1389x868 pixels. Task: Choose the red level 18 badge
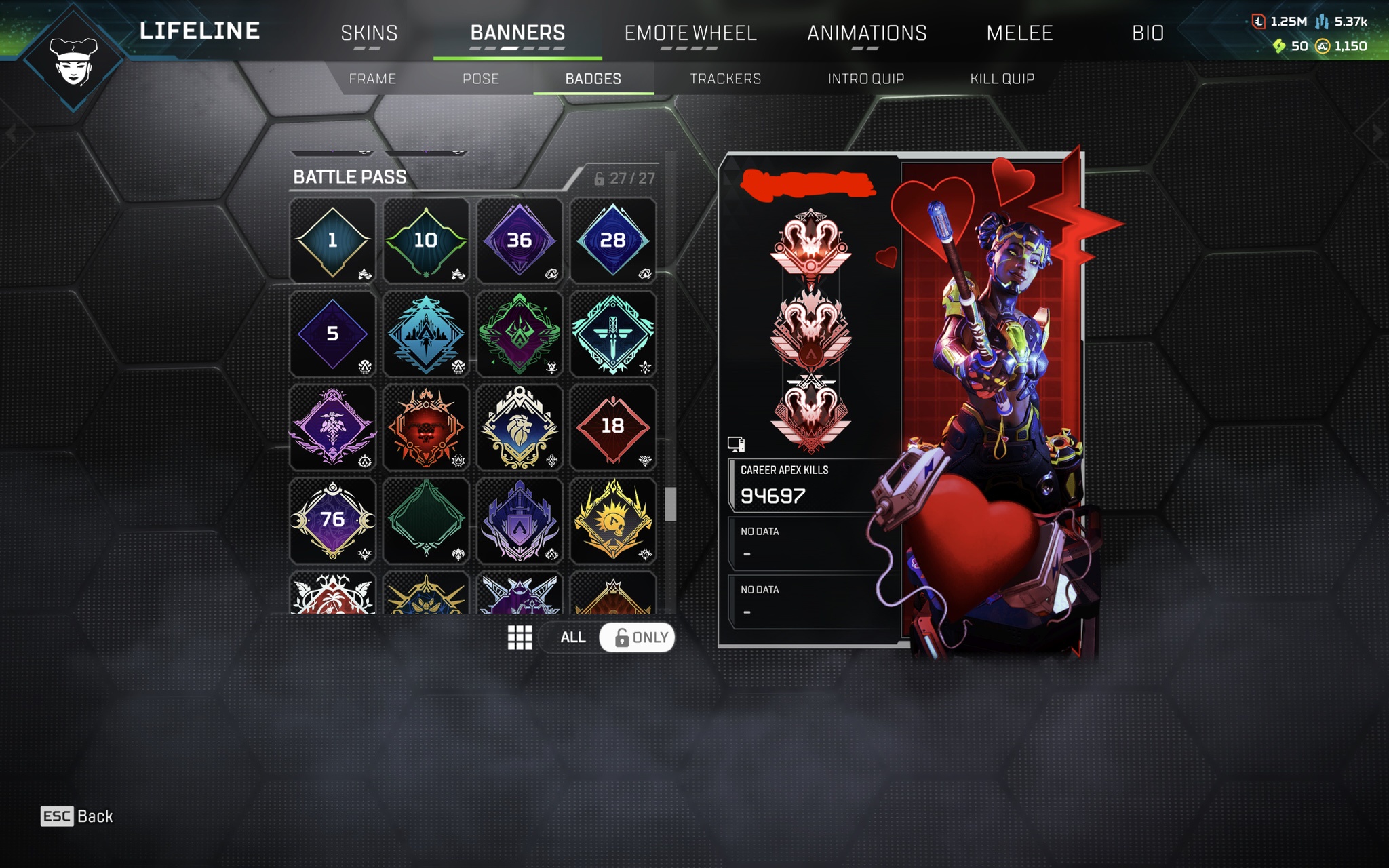point(612,427)
